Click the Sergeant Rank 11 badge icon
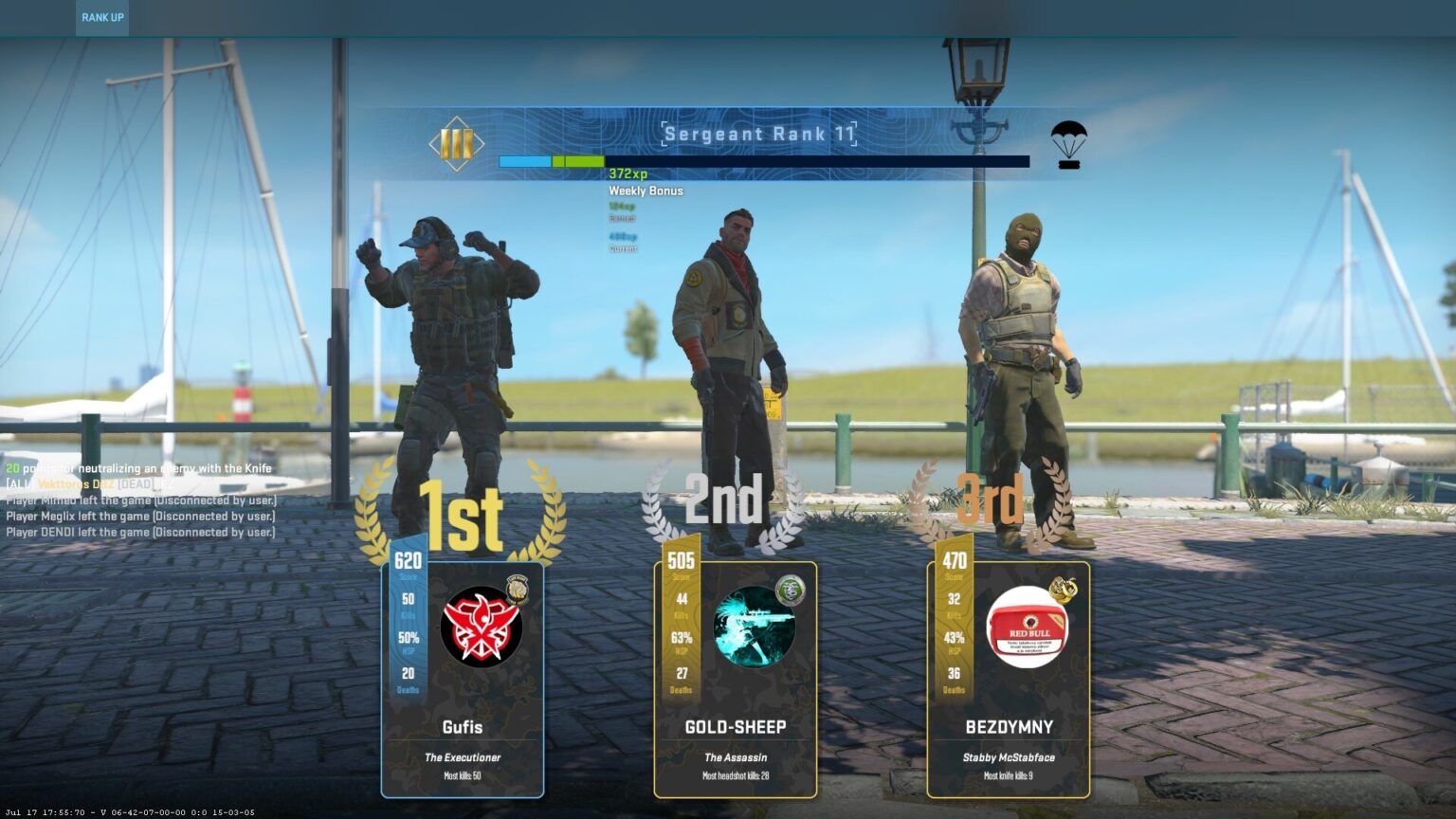The image size is (1456, 819). pyautogui.click(x=455, y=144)
